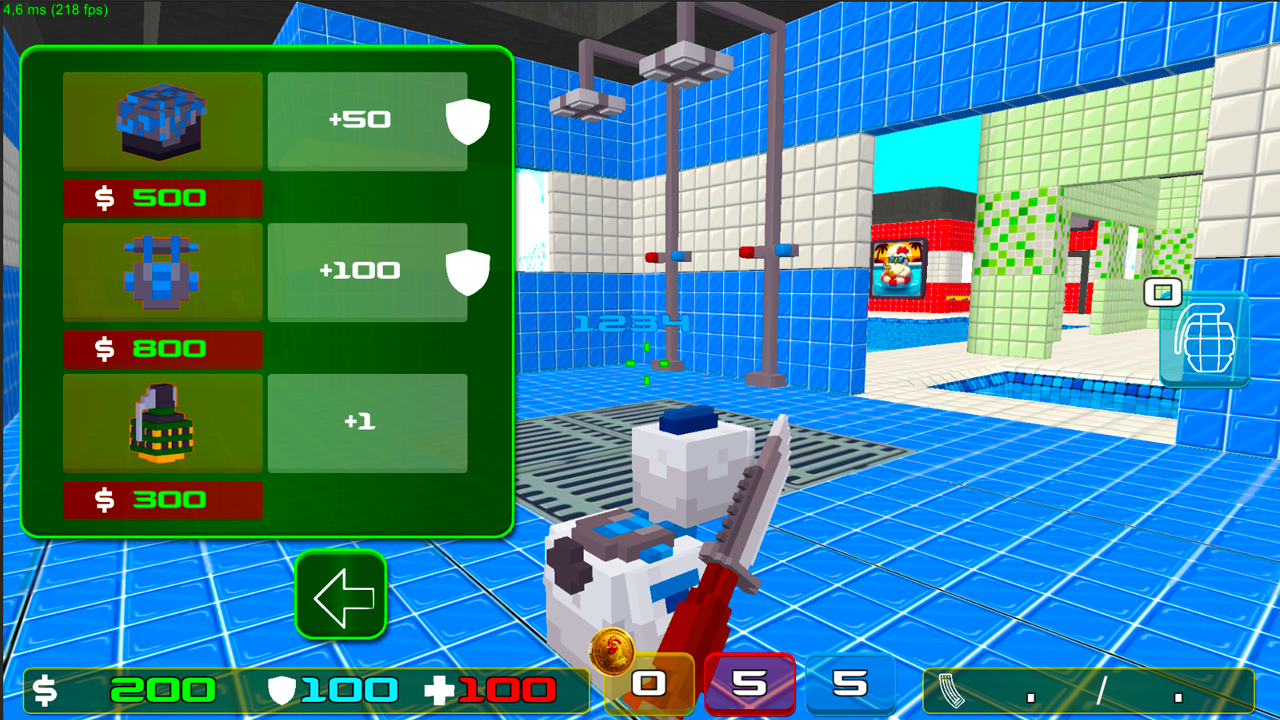Purchase the backpack armor for $800
Viewport: 1280px width, 720px height.
coord(162,350)
